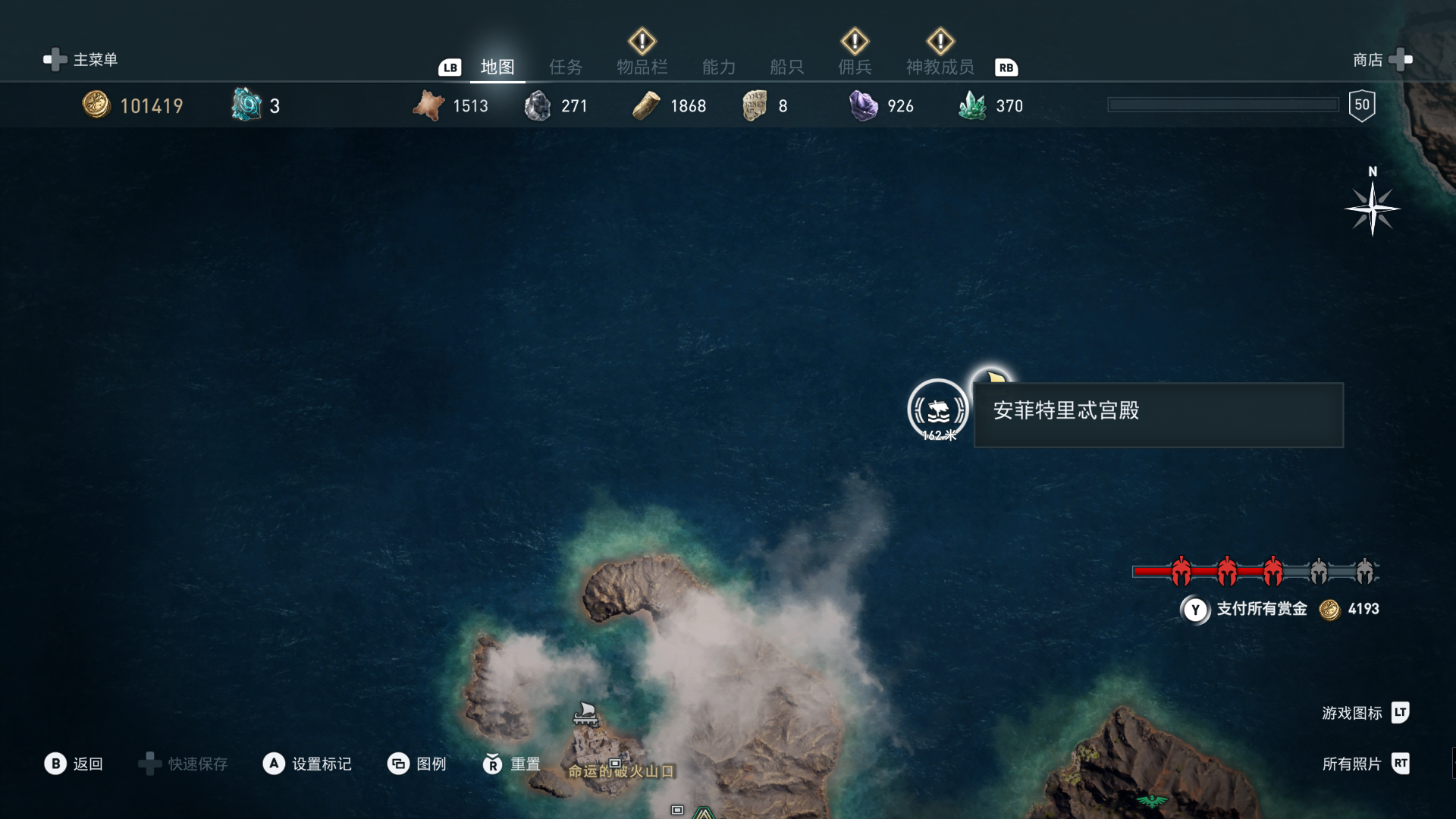Open the 主菜单 main menu
This screenshot has width=1456, height=819.
point(80,59)
